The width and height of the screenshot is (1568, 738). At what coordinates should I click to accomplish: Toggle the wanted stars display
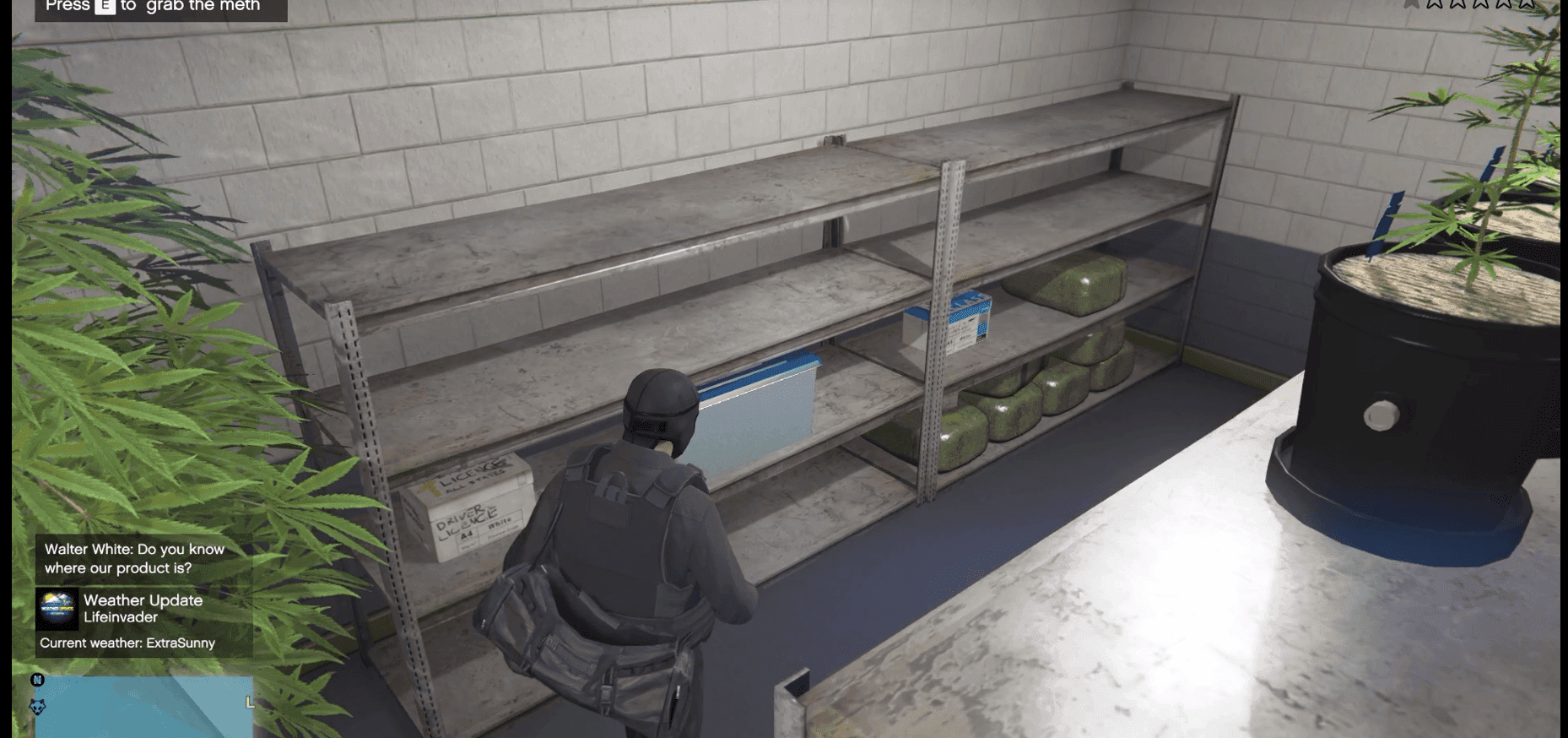[1481, 5]
